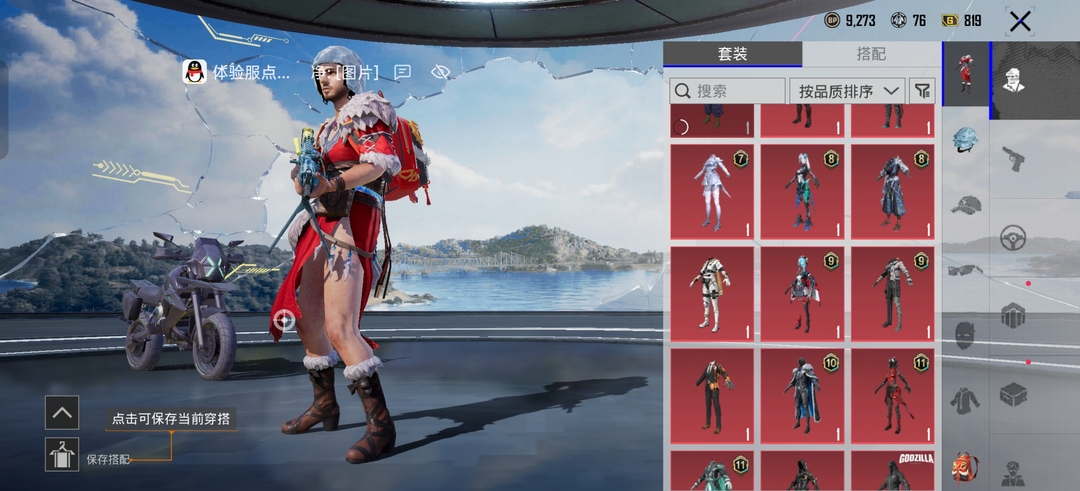1080x491 pixels.
Task: Open the chat message icon
Action: 403,72
